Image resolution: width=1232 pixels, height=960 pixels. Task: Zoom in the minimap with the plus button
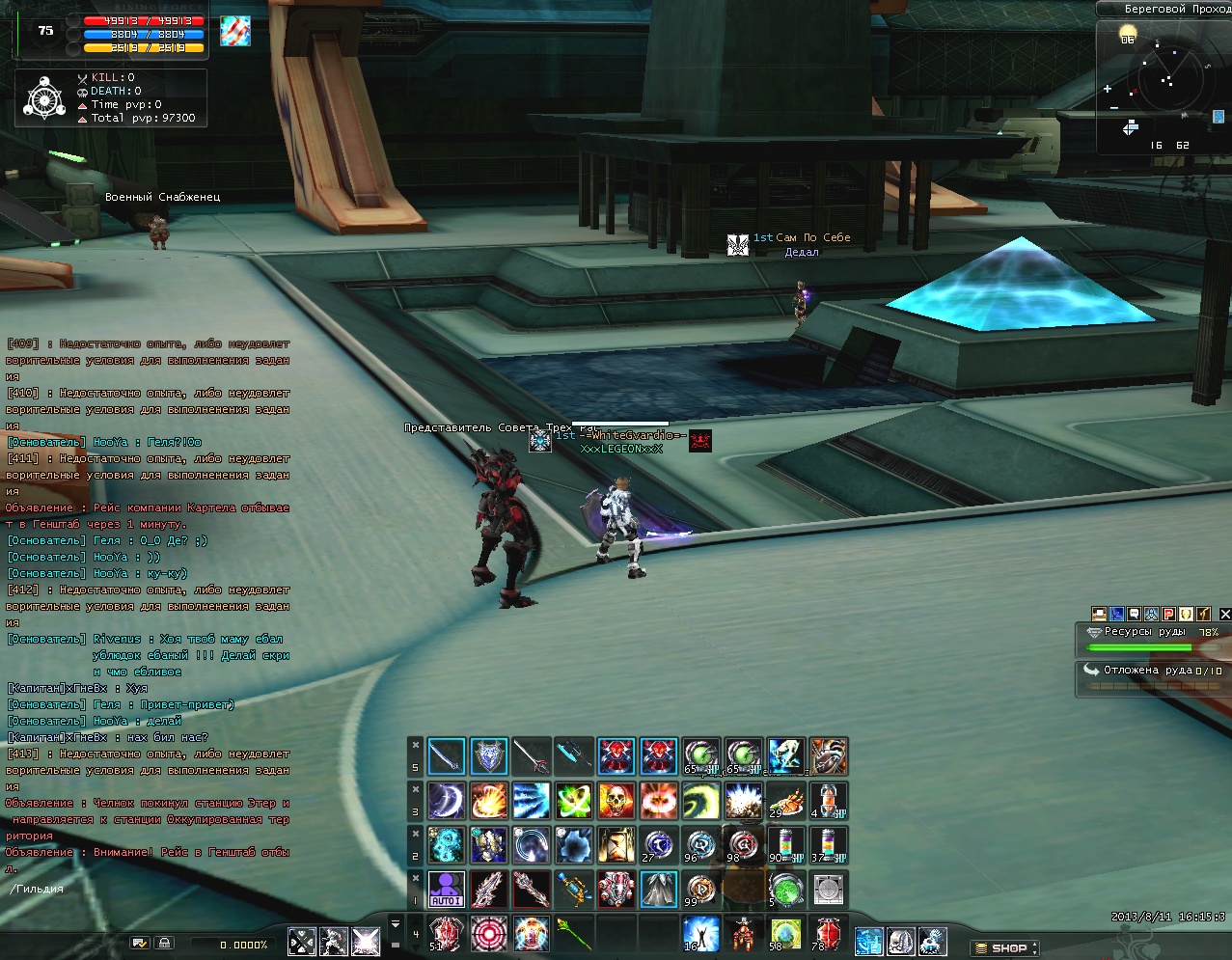tap(1108, 89)
